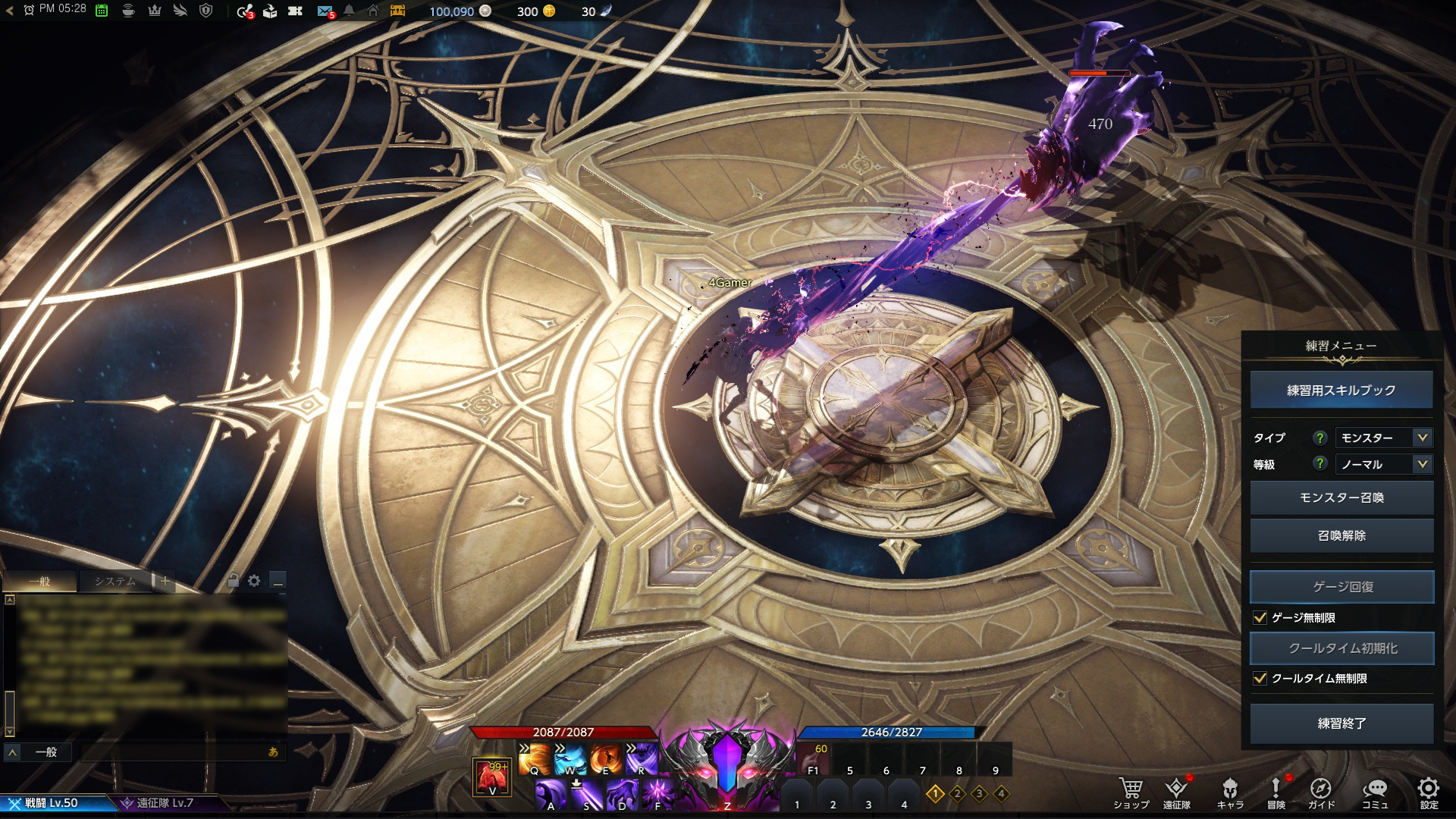The height and width of the screenshot is (819, 1456).
Task: End practice with the 練習終了 button
Action: tap(1341, 723)
